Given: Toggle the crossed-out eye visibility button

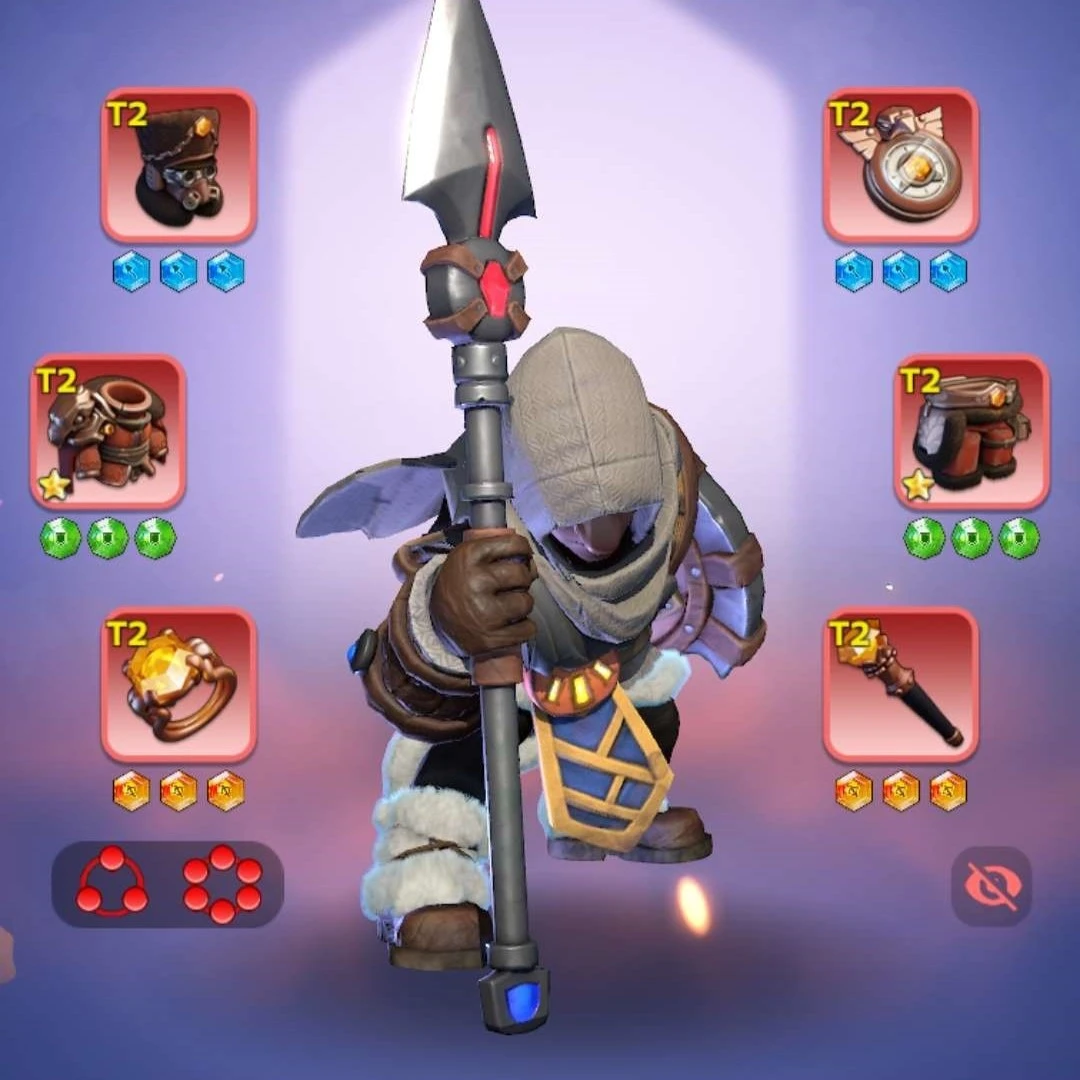Looking at the screenshot, I should click(991, 885).
